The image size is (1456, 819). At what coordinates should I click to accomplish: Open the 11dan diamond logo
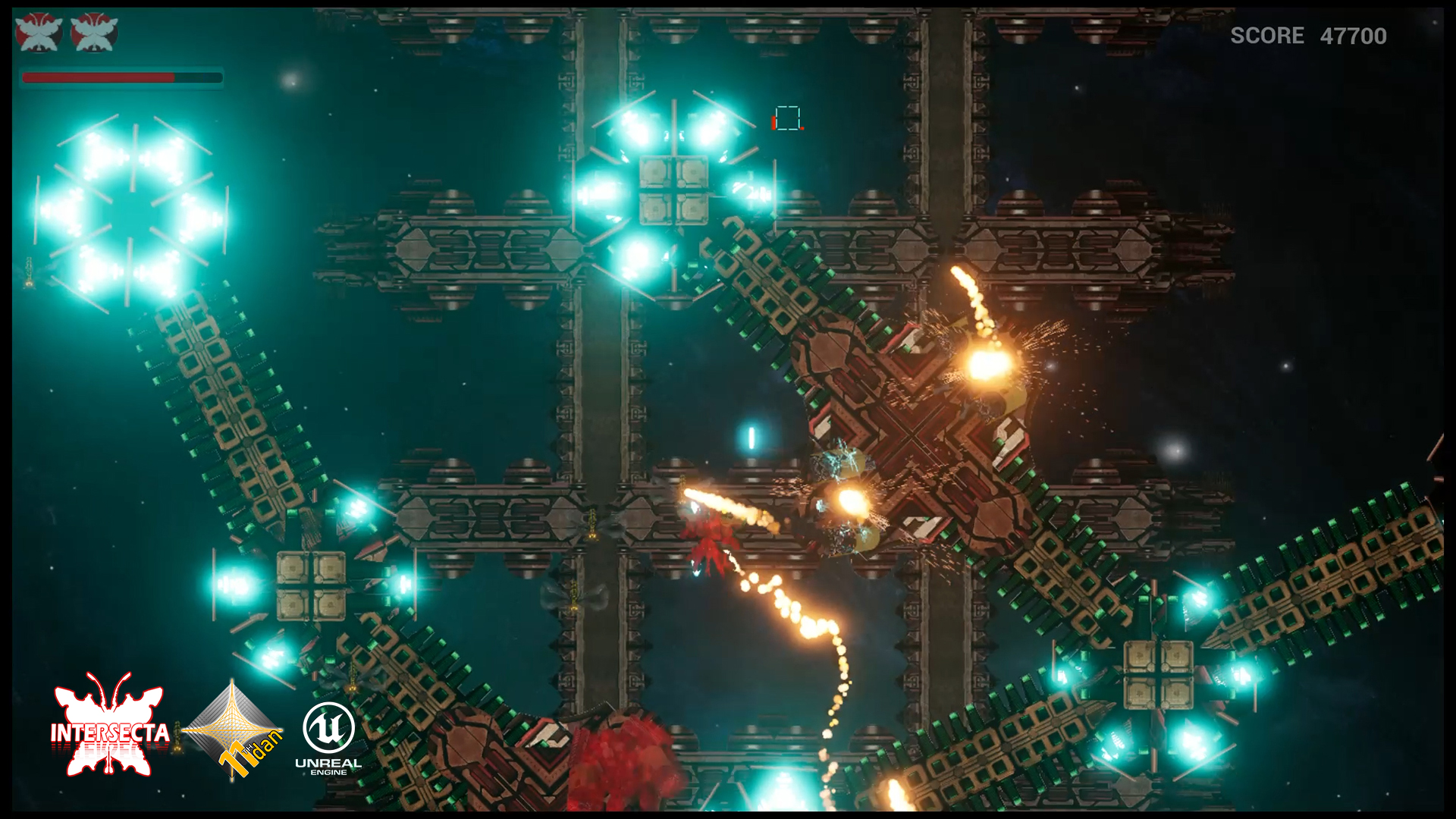234,730
